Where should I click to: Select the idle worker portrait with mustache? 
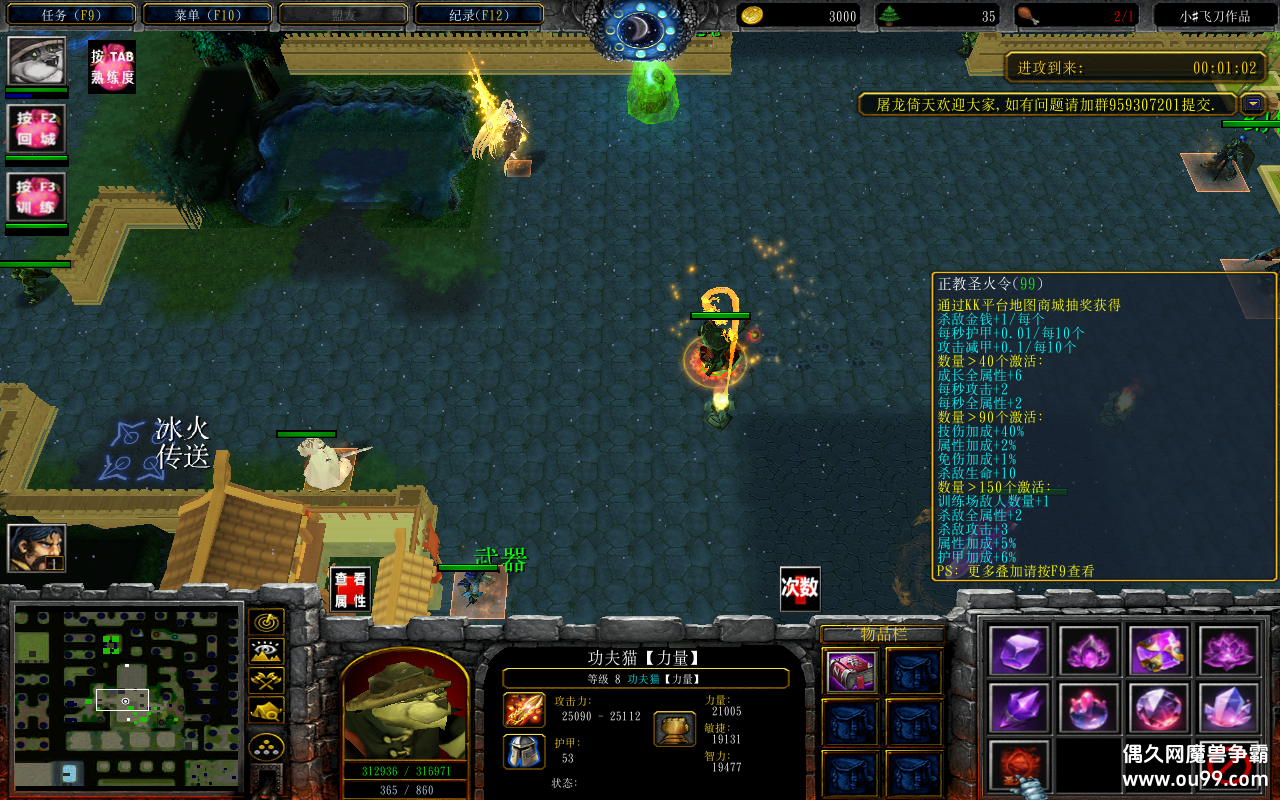click(37, 548)
